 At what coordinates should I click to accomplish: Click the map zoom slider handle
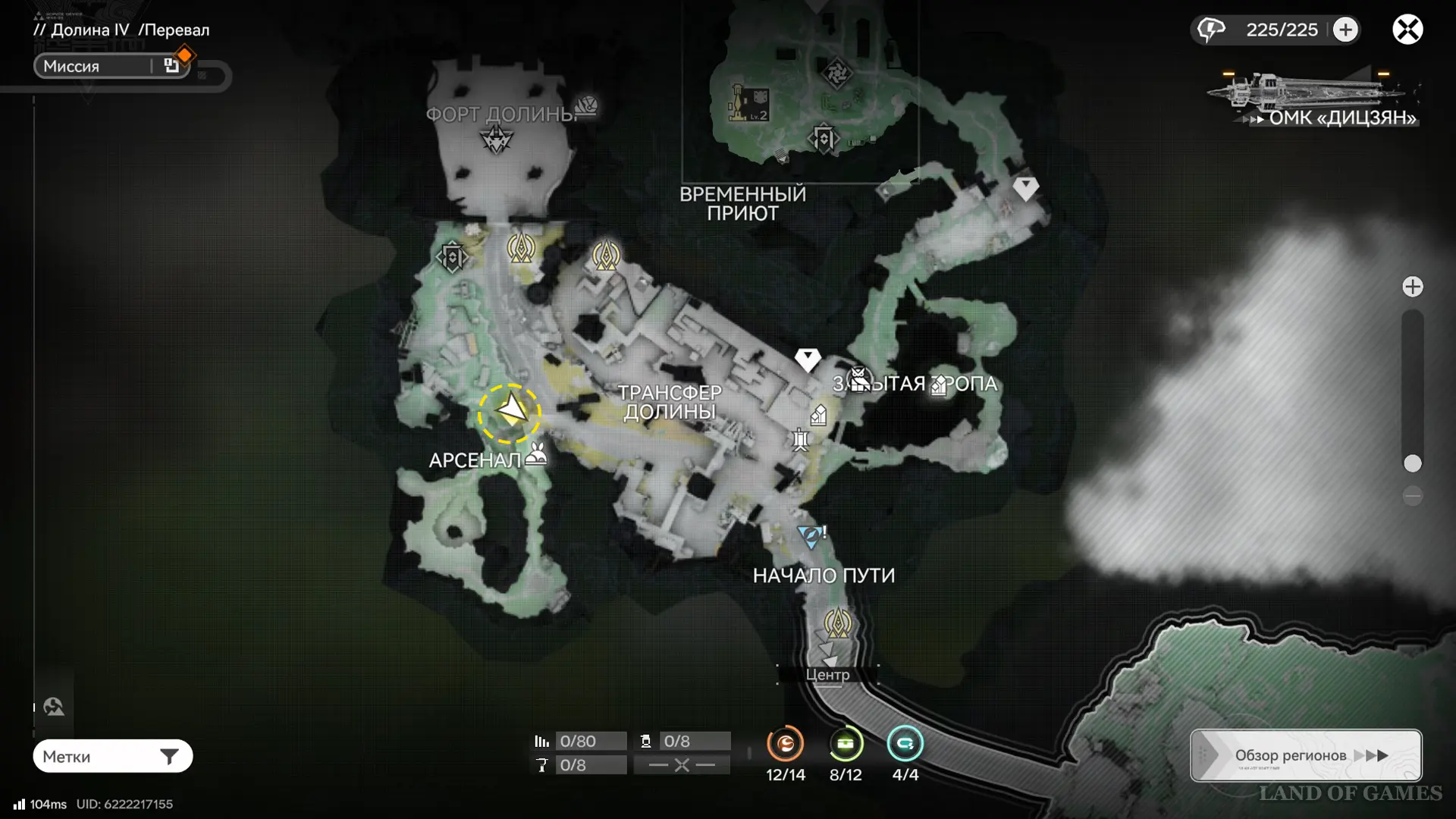[1412, 463]
